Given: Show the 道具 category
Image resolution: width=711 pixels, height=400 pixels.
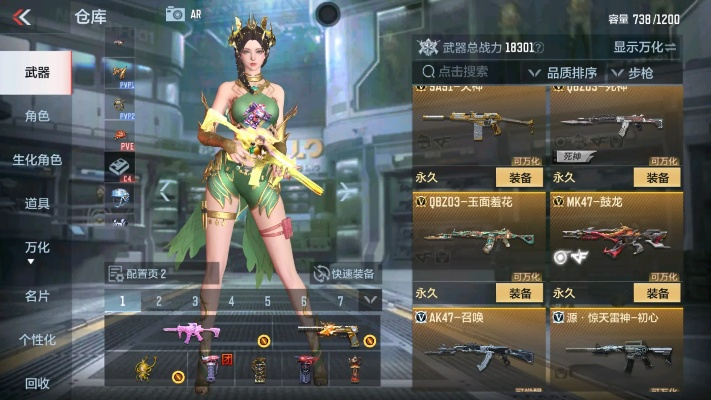Looking at the screenshot, I should click(37, 204).
